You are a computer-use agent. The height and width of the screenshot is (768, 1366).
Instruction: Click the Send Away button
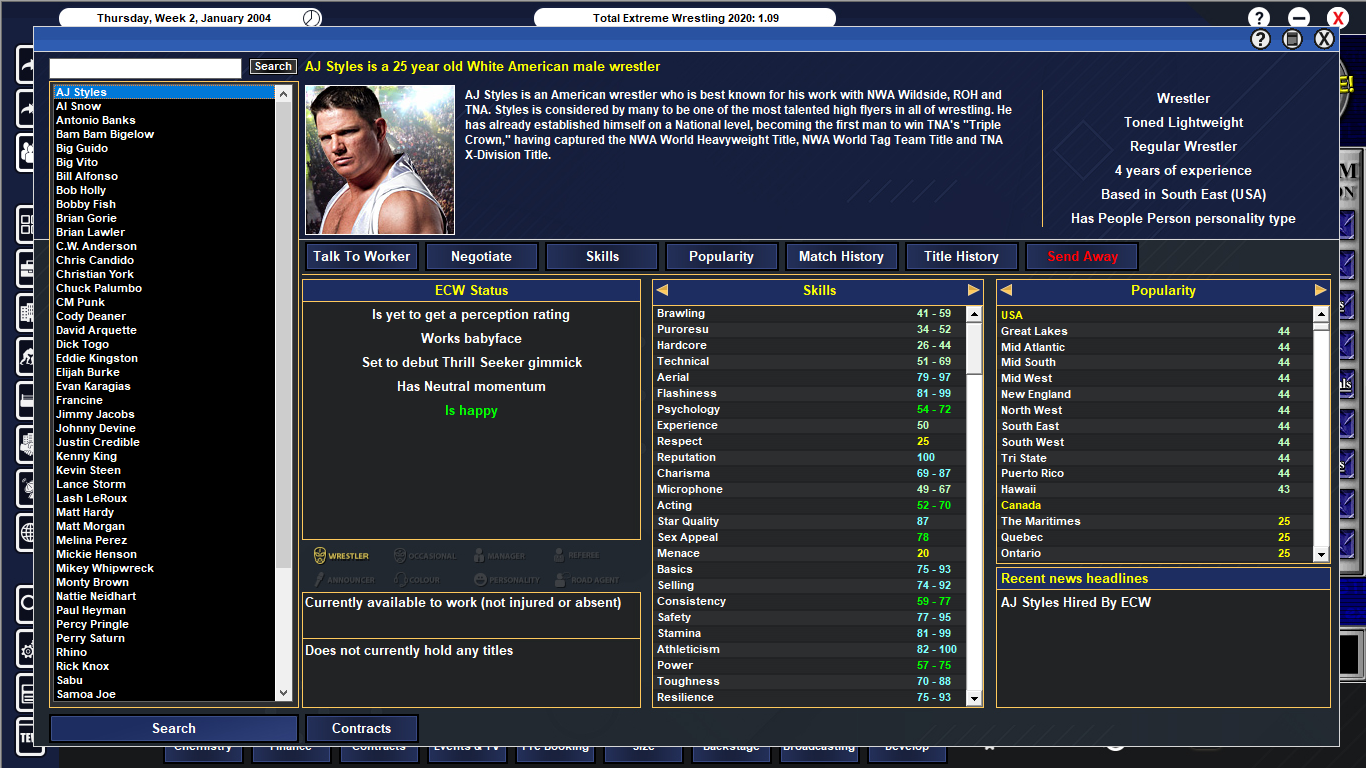[x=1081, y=256]
